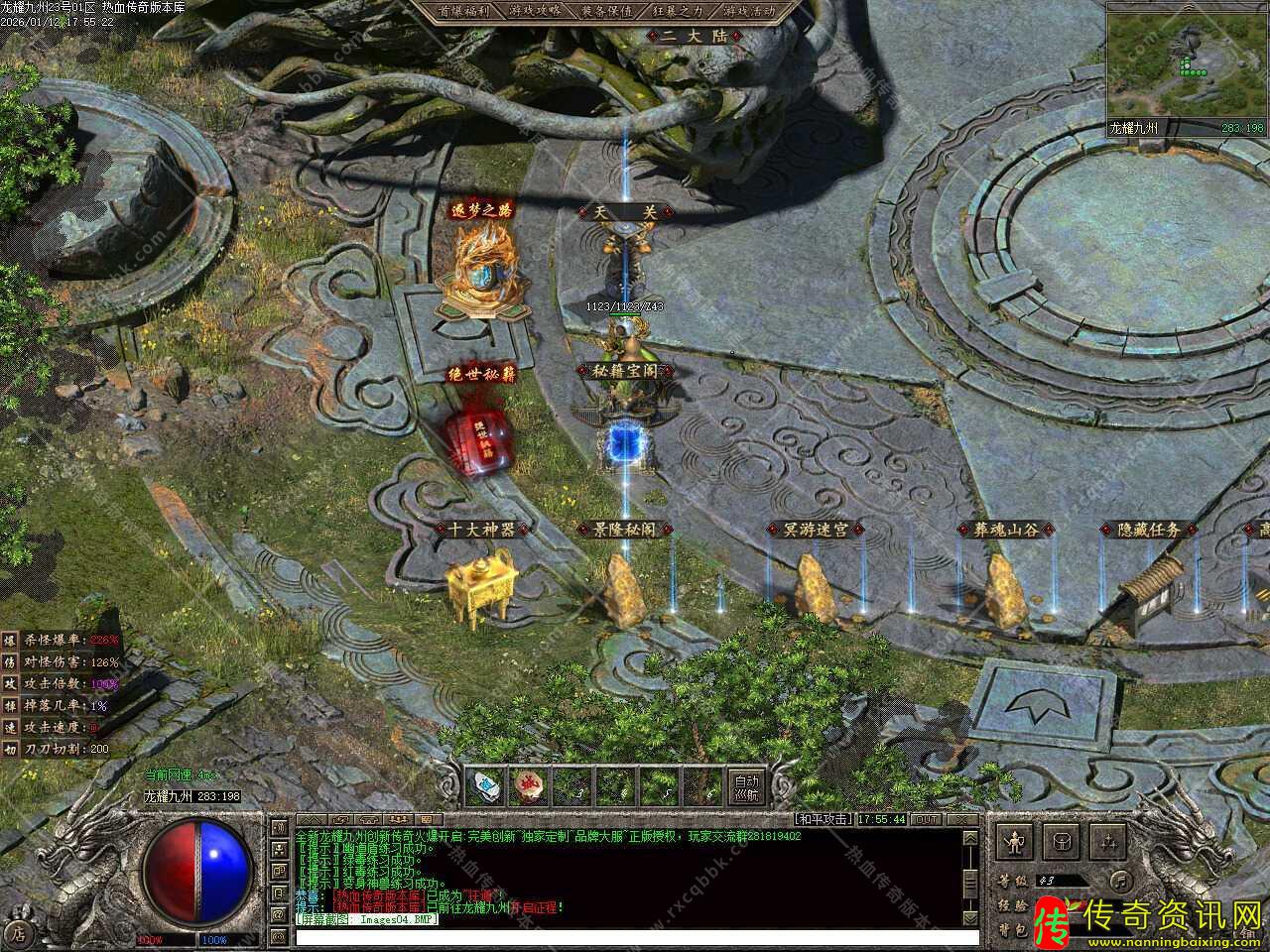Use the blue-white scroll hotbar item
The image size is (1270, 952).
pos(483,786)
